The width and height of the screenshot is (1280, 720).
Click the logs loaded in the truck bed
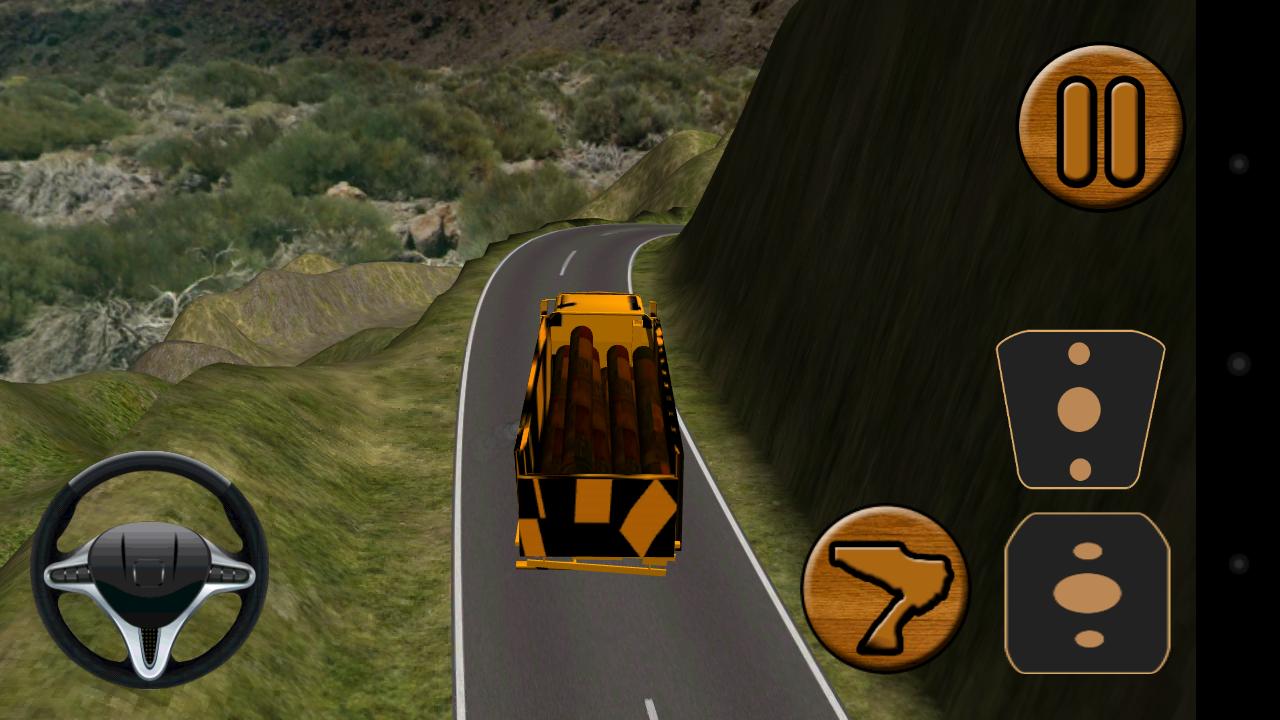point(600,390)
